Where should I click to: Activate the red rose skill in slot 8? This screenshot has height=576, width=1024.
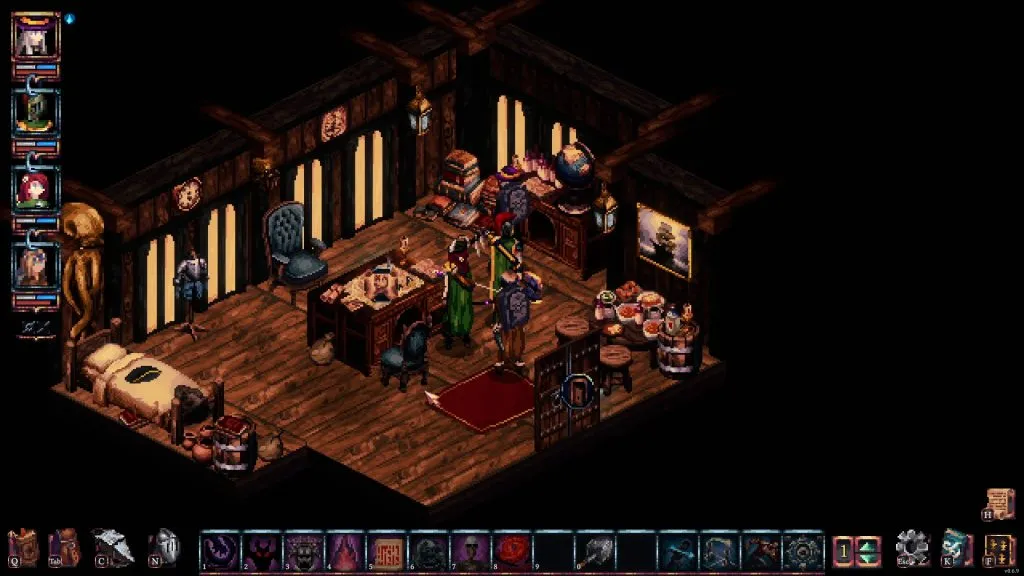click(512, 551)
